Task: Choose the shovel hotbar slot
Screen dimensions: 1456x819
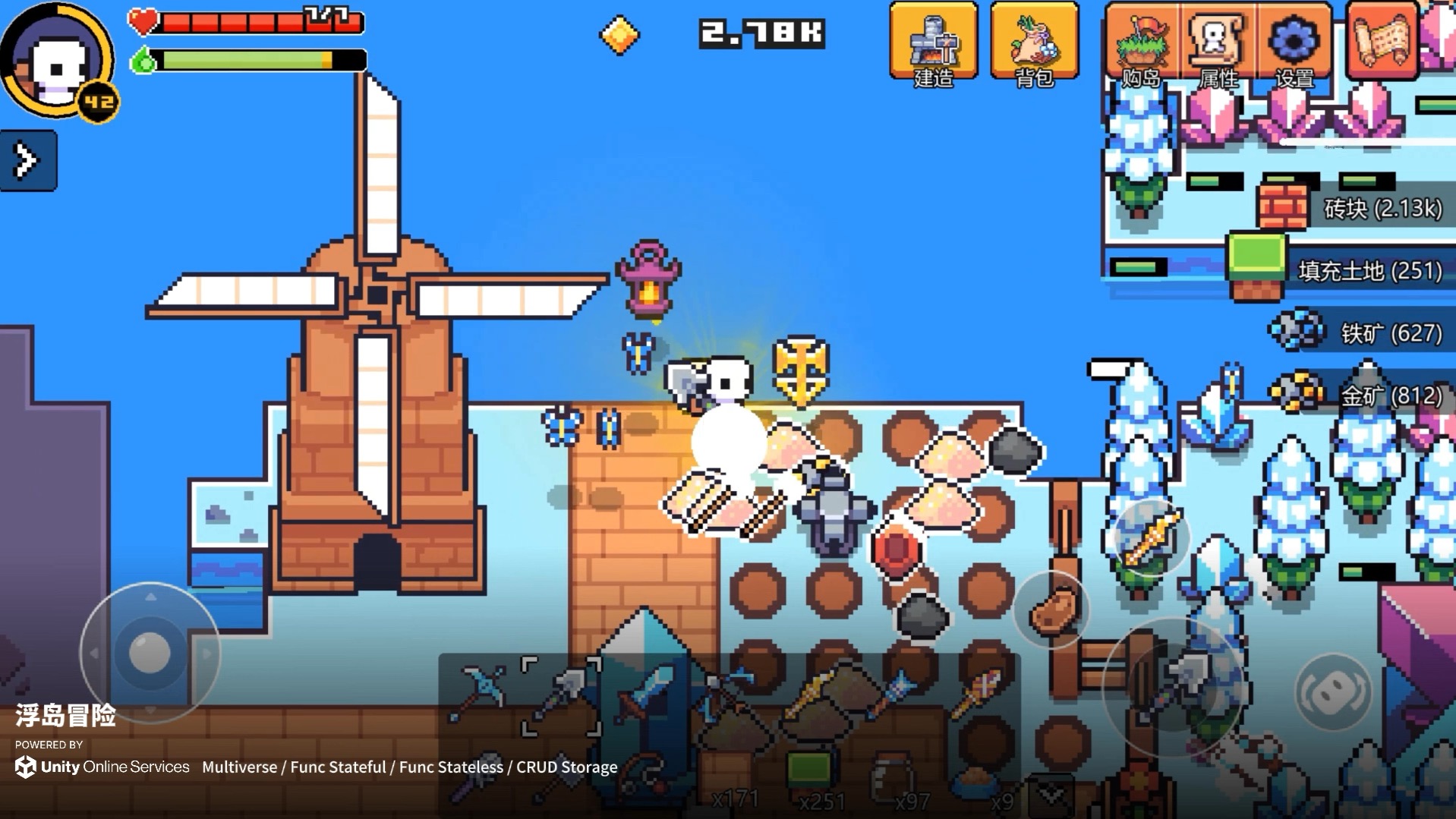Action: 561,696
